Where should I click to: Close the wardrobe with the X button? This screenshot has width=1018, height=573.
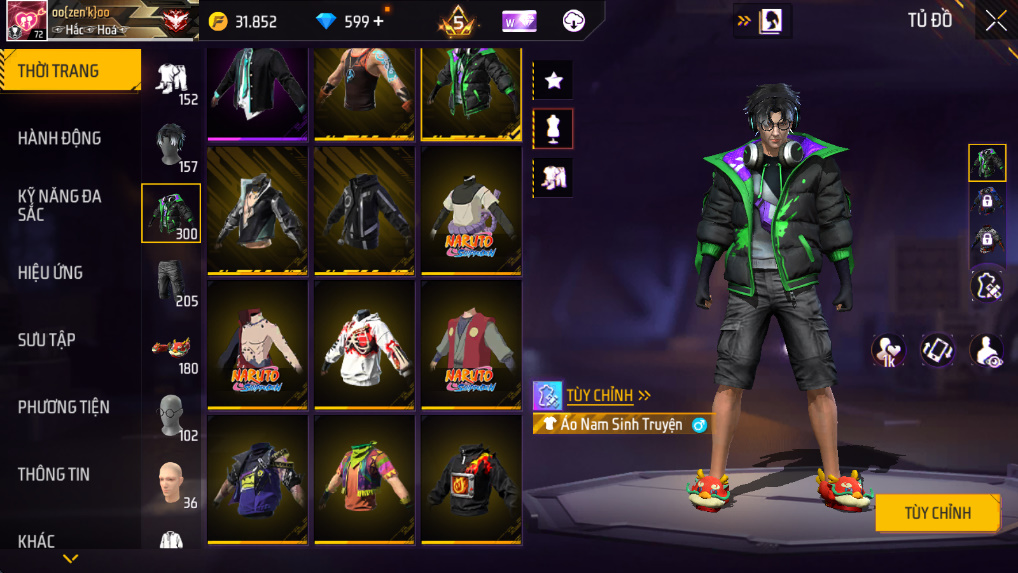[995, 21]
